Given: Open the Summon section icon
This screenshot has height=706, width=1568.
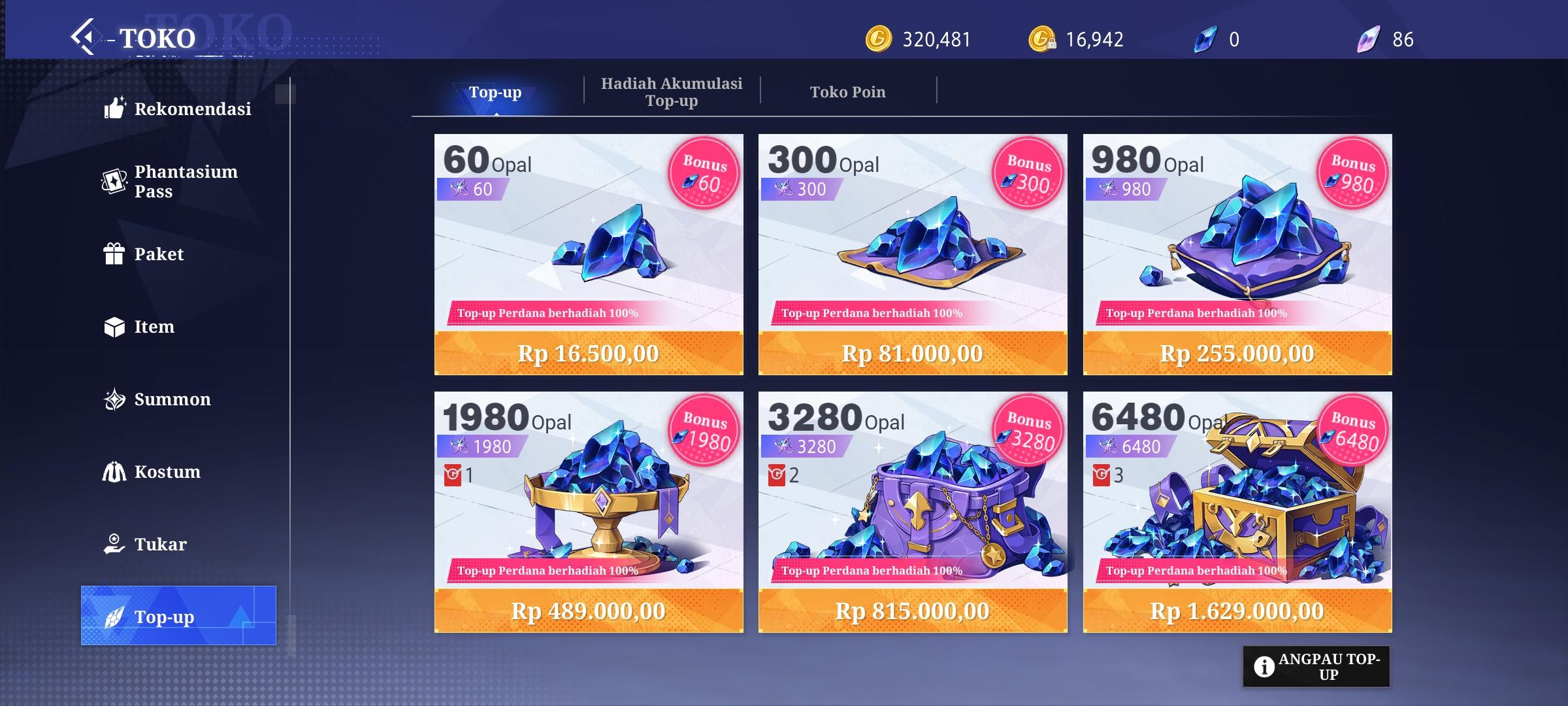Looking at the screenshot, I should click(x=114, y=399).
